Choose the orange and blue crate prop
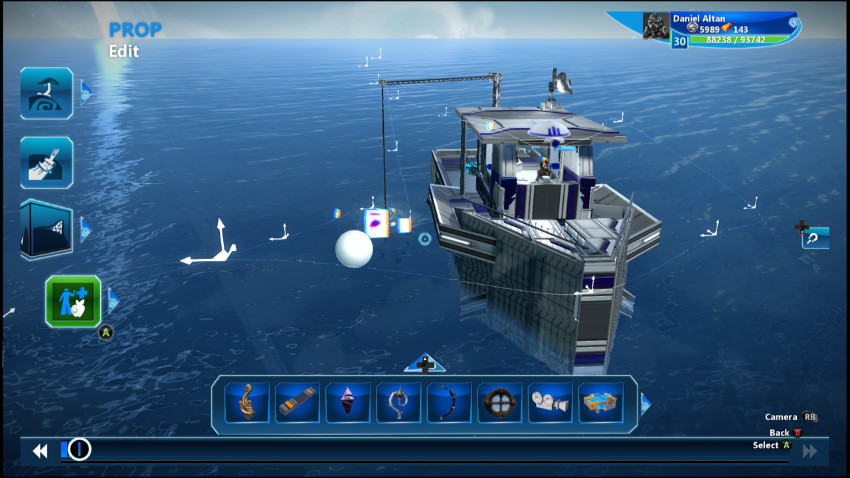The image size is (850, 478). 601,402
